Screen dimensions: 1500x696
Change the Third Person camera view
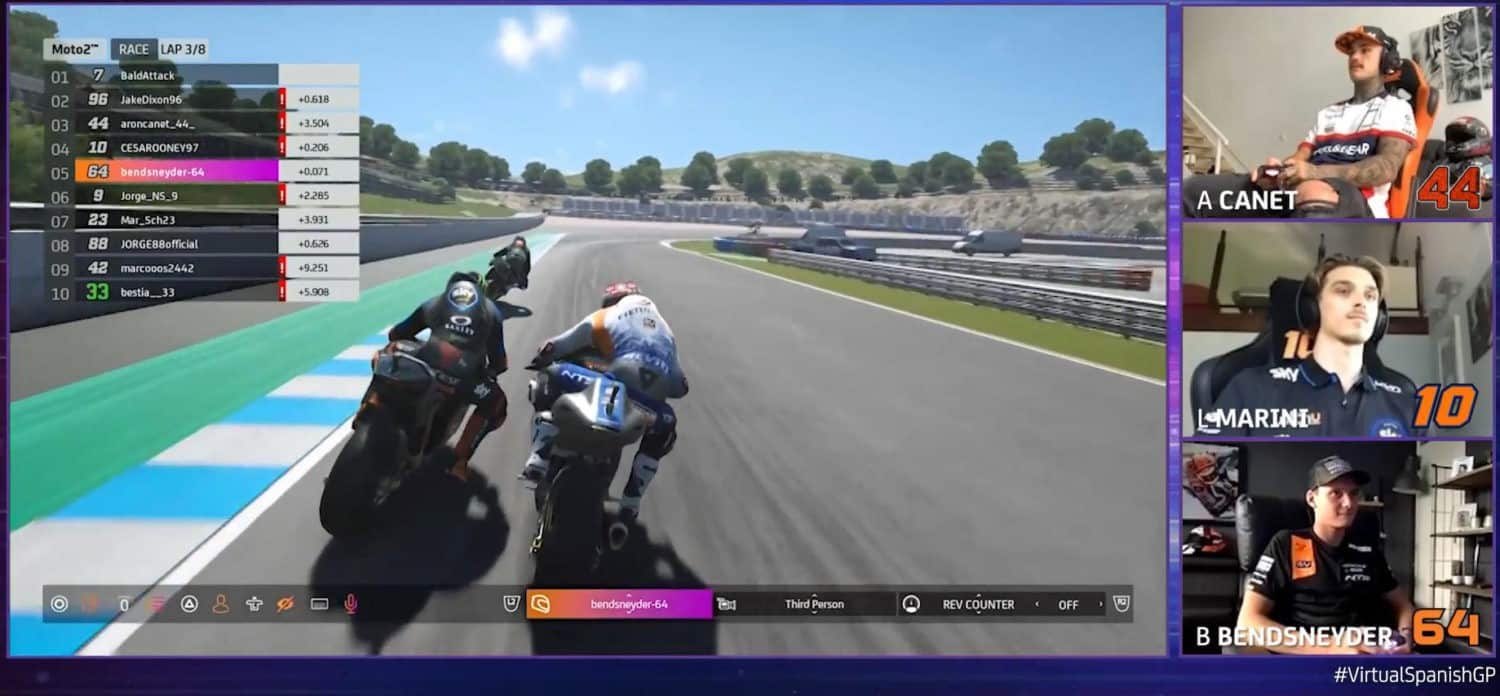point(813,604)
